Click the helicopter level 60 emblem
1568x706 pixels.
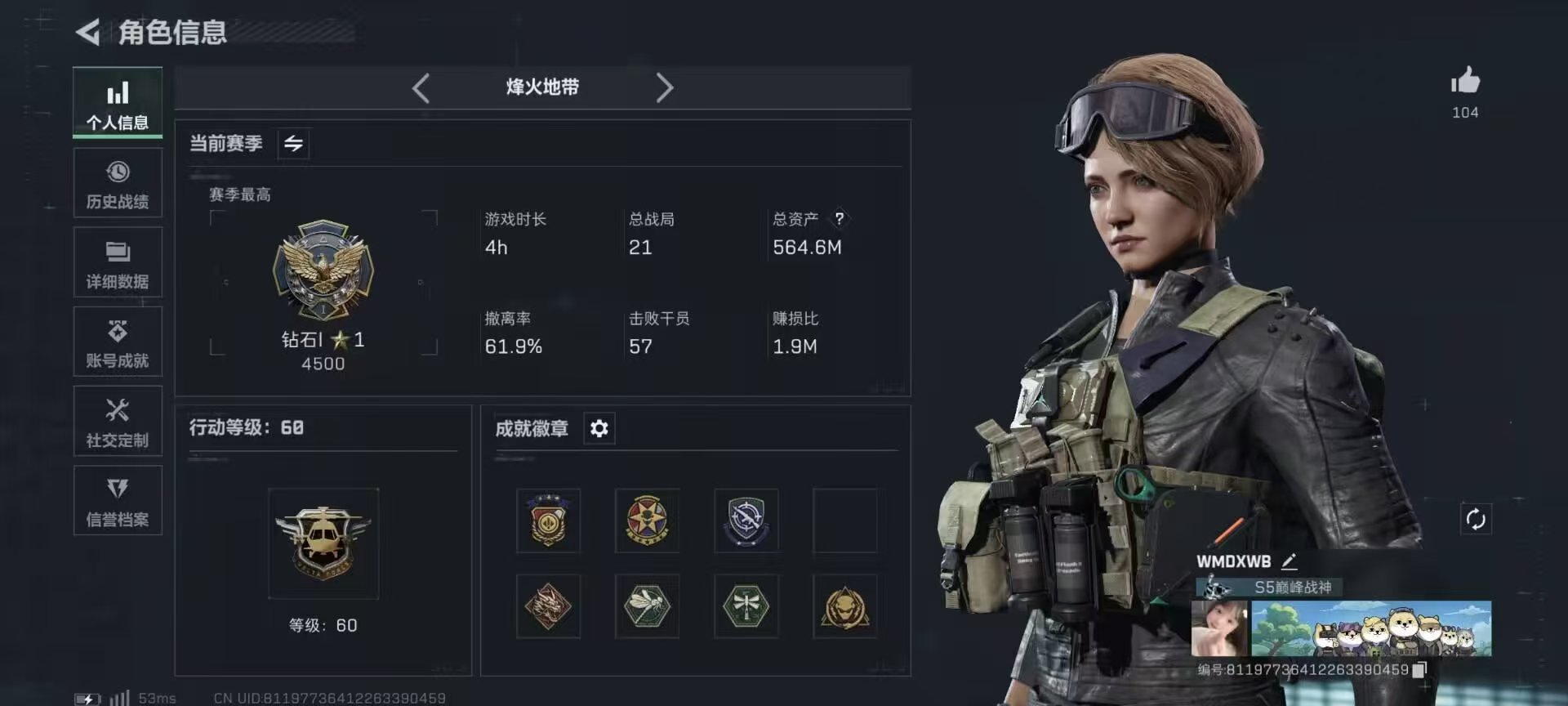tap(323, 543)
